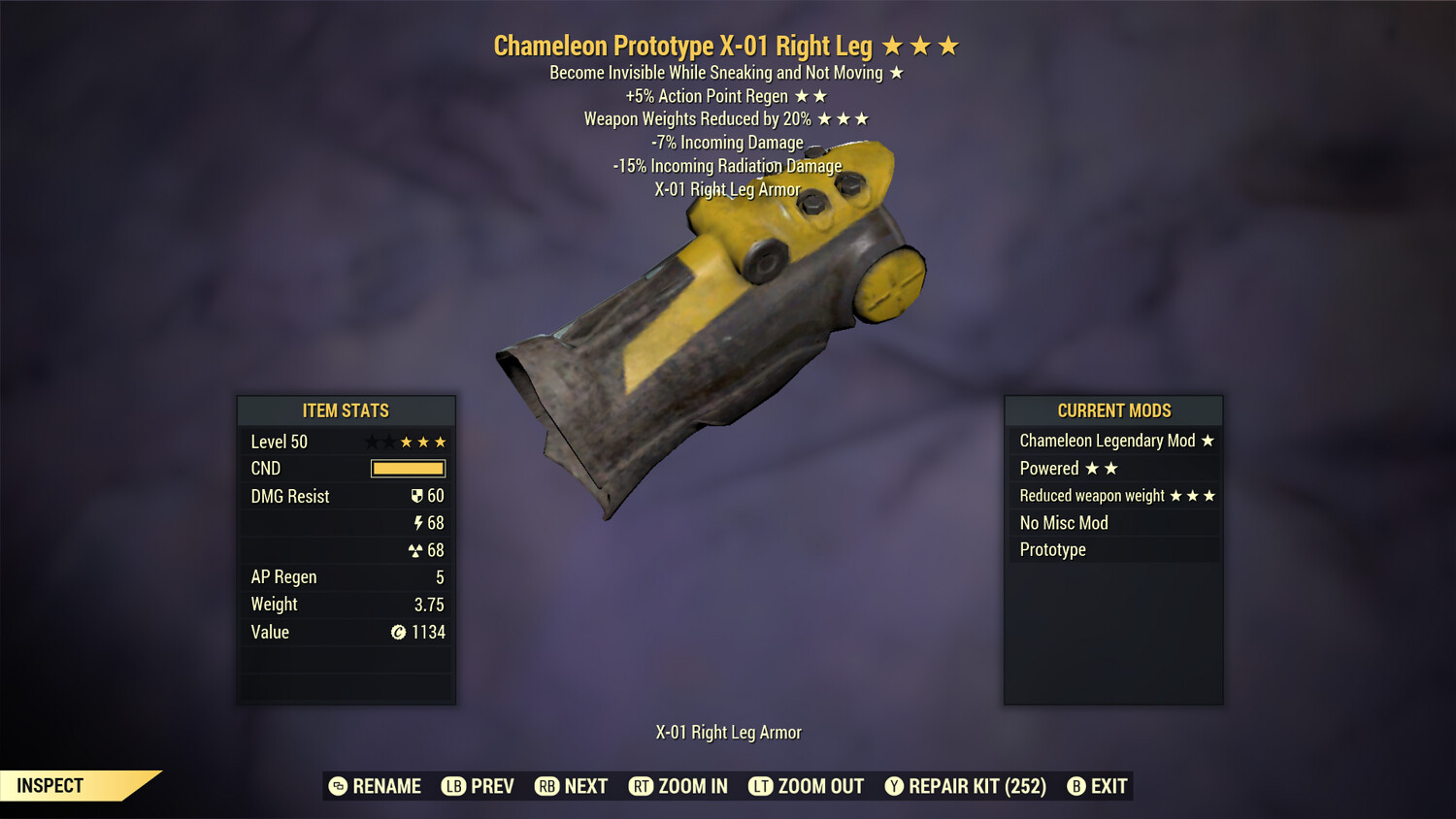Click the B button glyph beside Exit
The image size is (1456, 819).
point(1075,786)
